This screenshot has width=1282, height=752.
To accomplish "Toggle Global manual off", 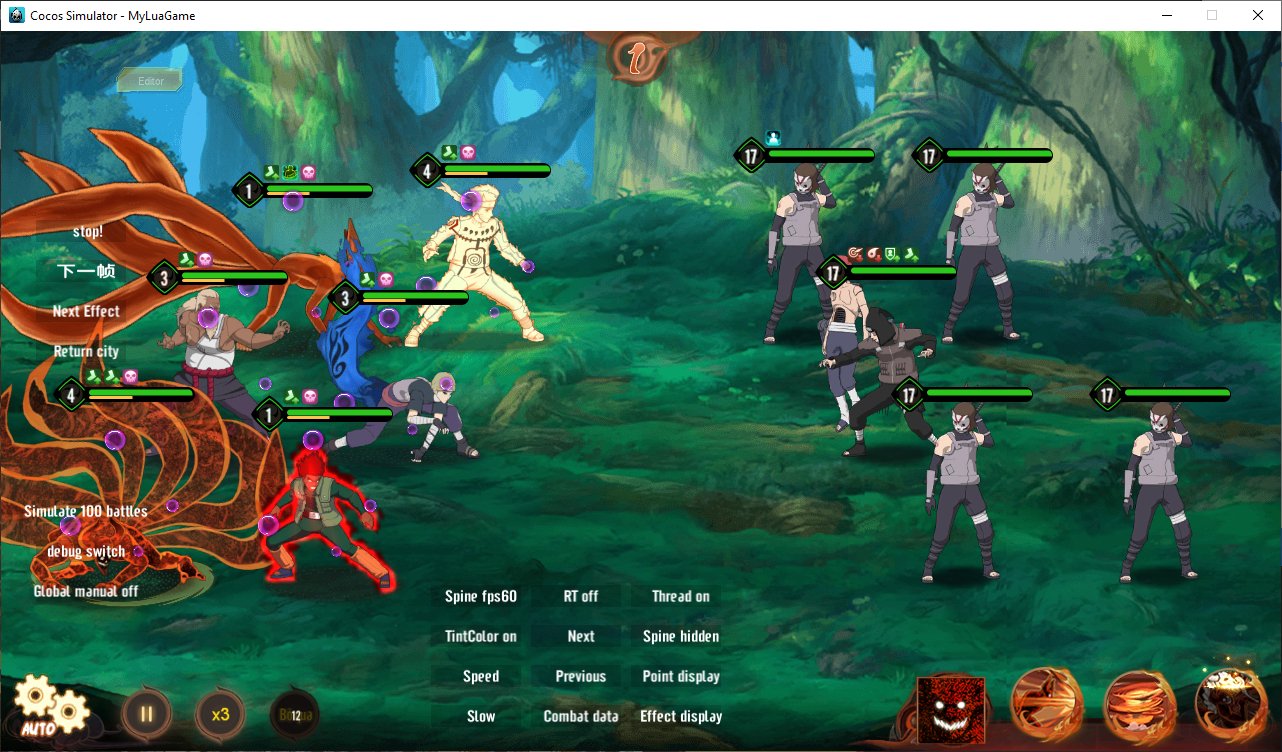I will 86,591.
